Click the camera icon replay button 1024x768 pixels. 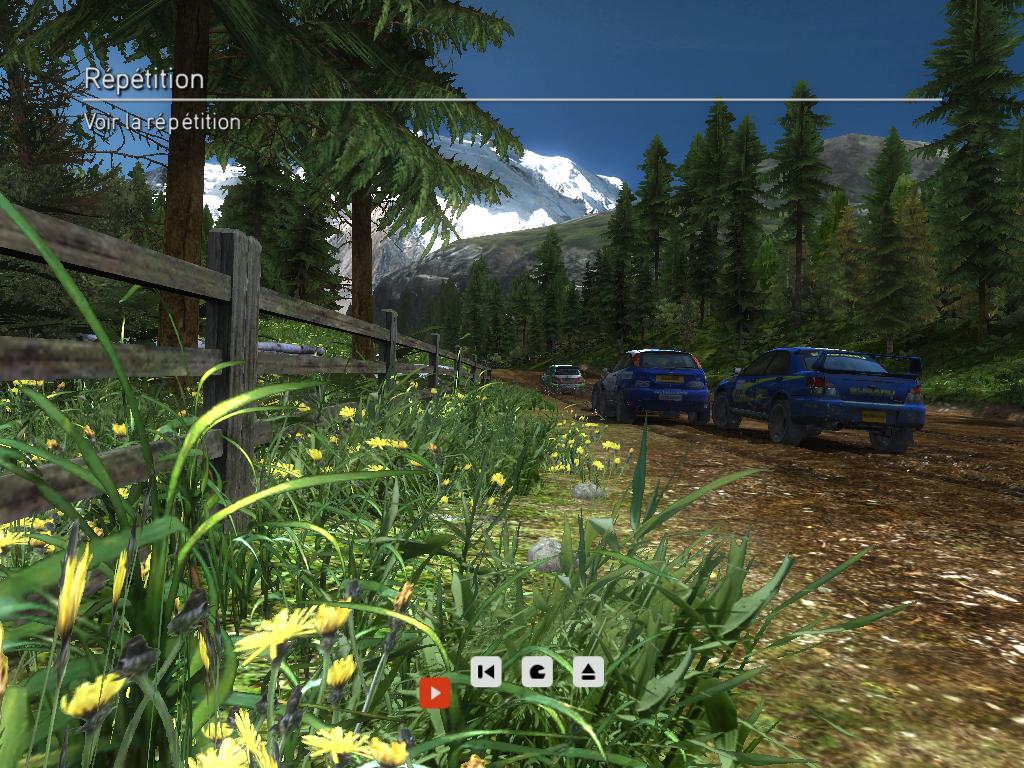(537, 671)
